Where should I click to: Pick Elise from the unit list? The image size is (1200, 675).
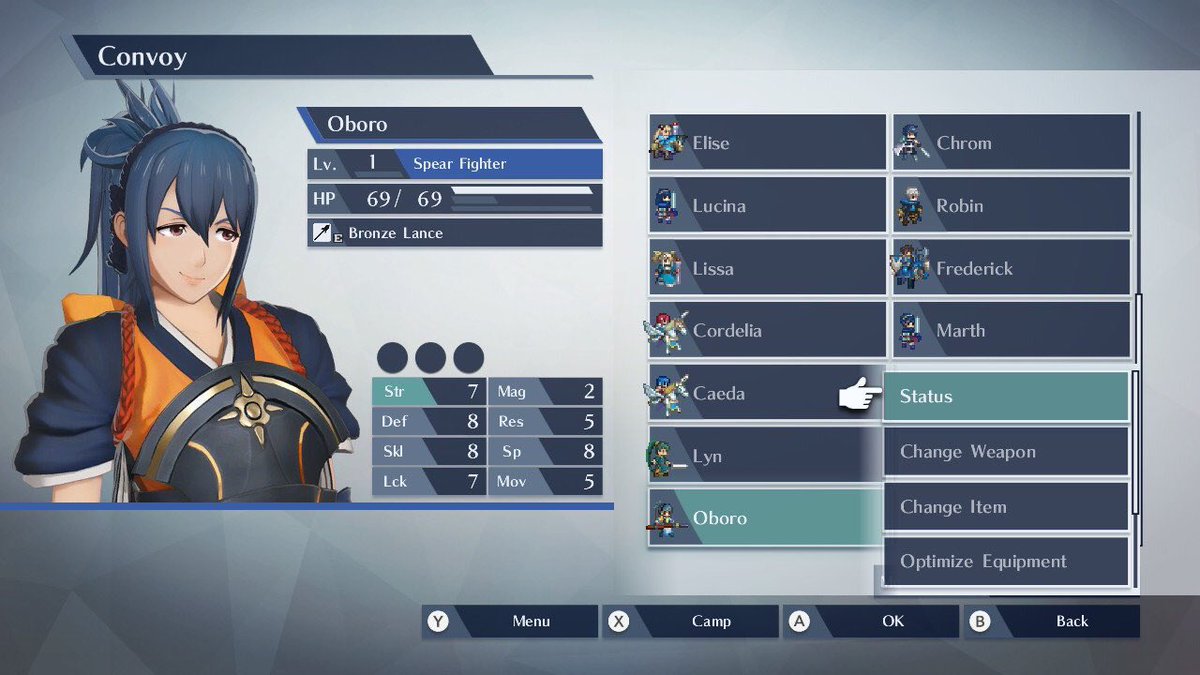[x=767, y=143]
